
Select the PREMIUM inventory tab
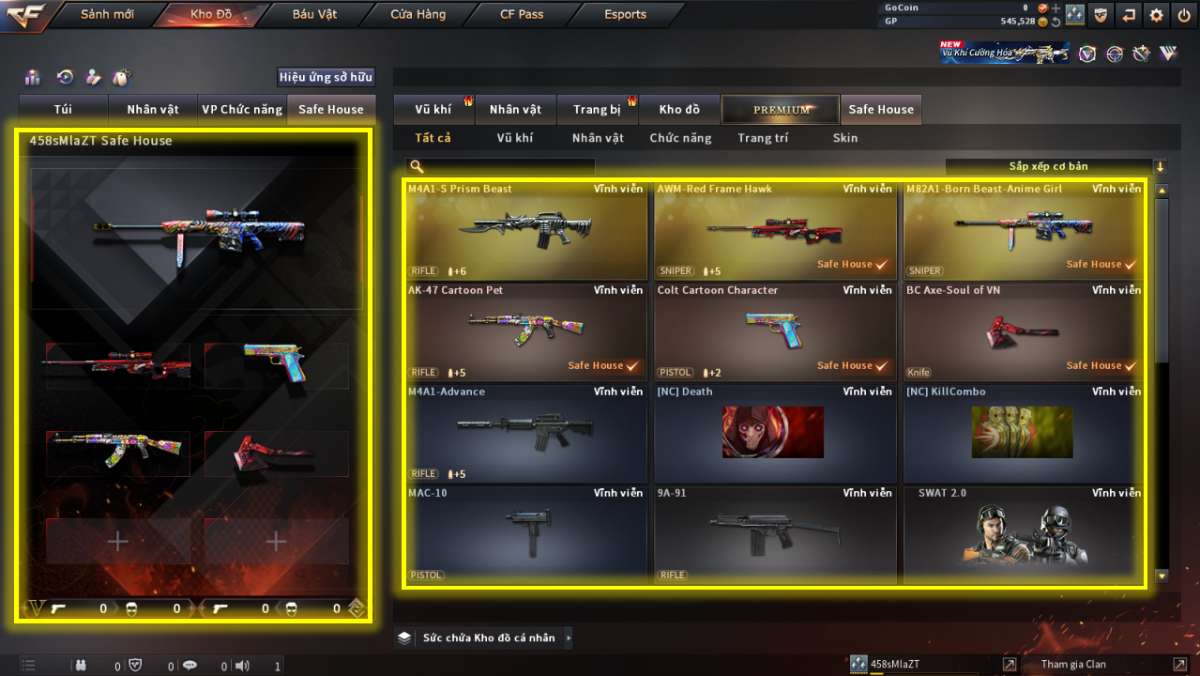tap(781, 109)
